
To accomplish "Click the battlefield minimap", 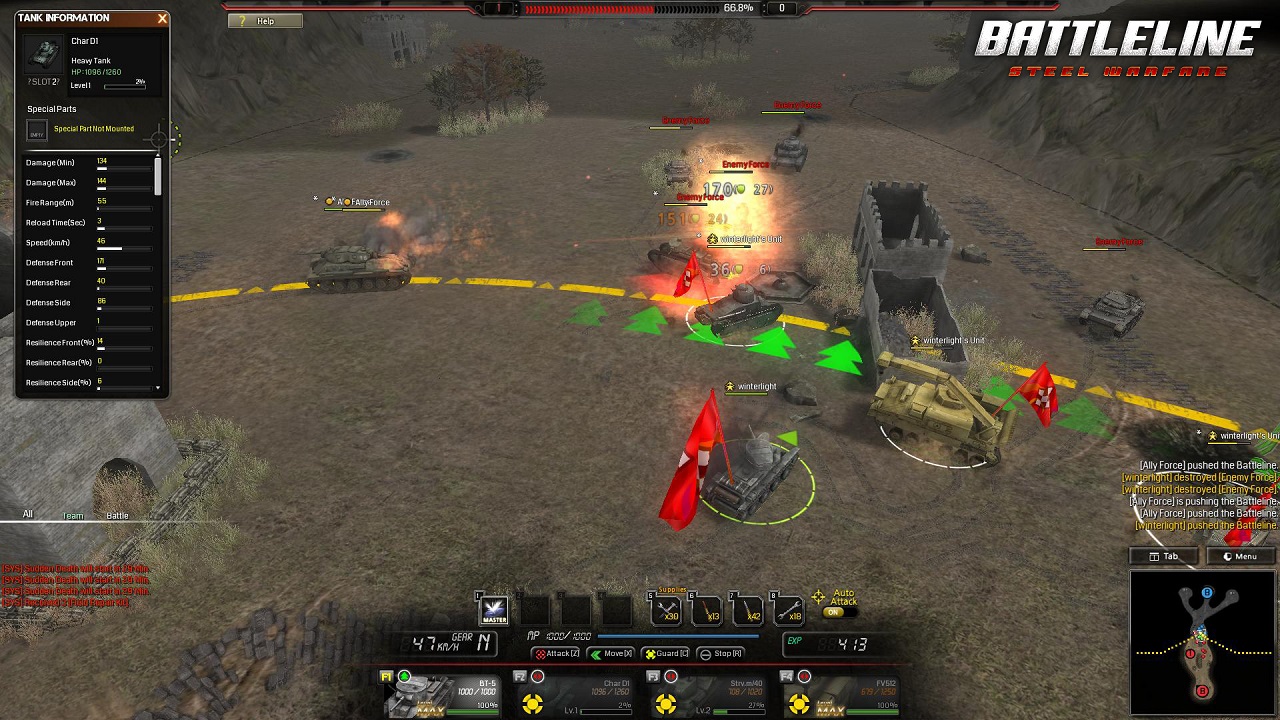I will (x=1203, y=643).
